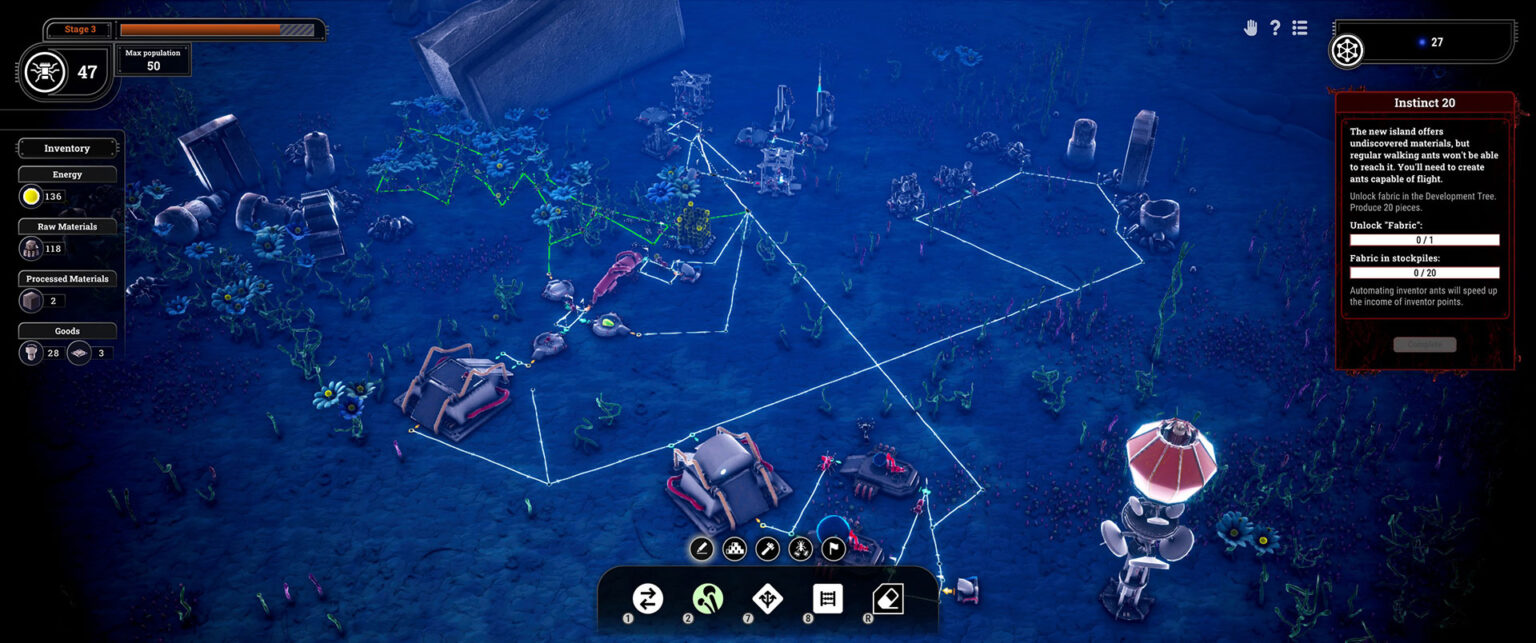Screen dimensions: 1536x643
Task: Select the Raw Materials resource icon
Action: pyautogui.click(x=31, y=248)
